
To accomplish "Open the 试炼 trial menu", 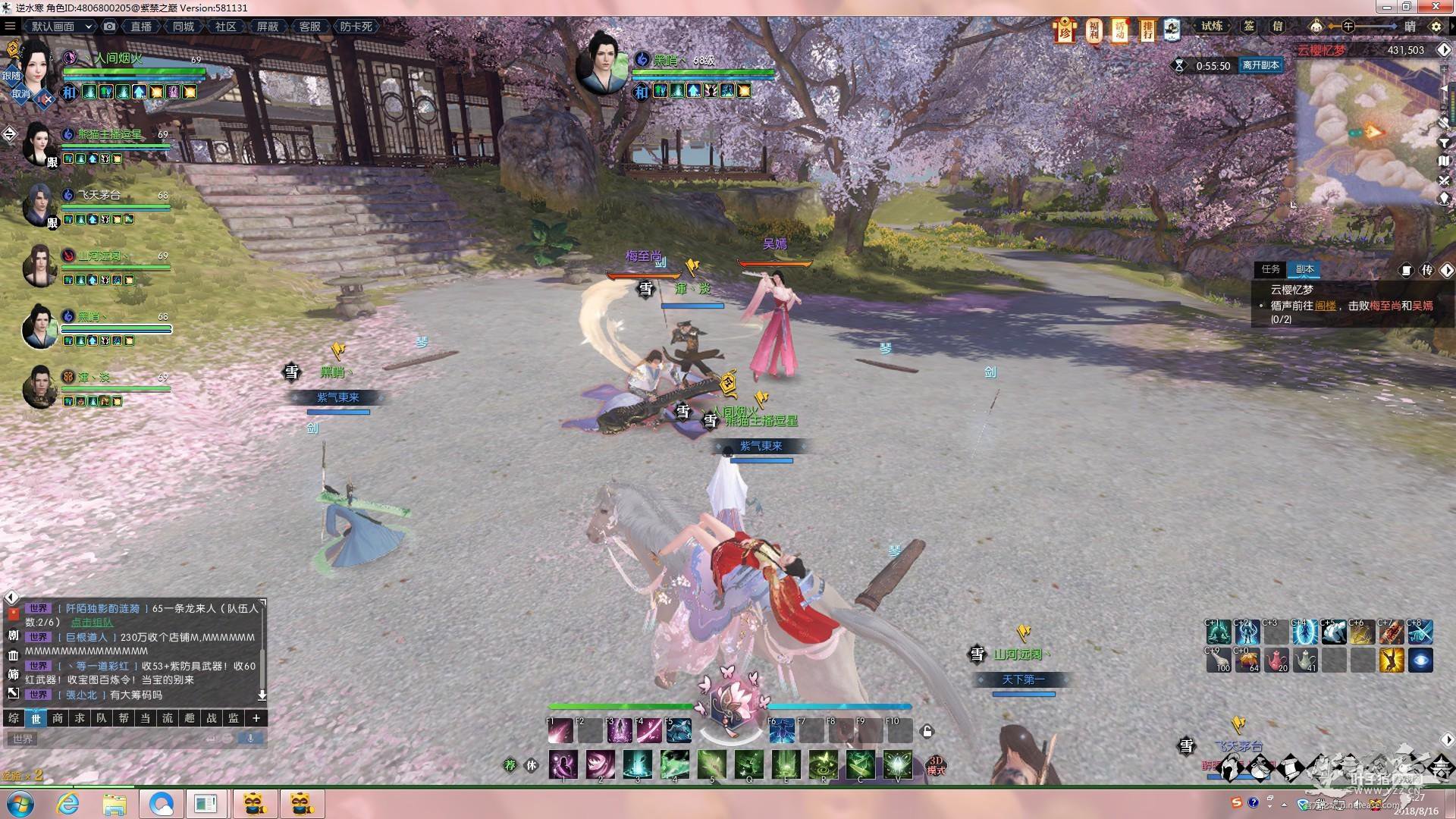I will [x=1212, y=27].
